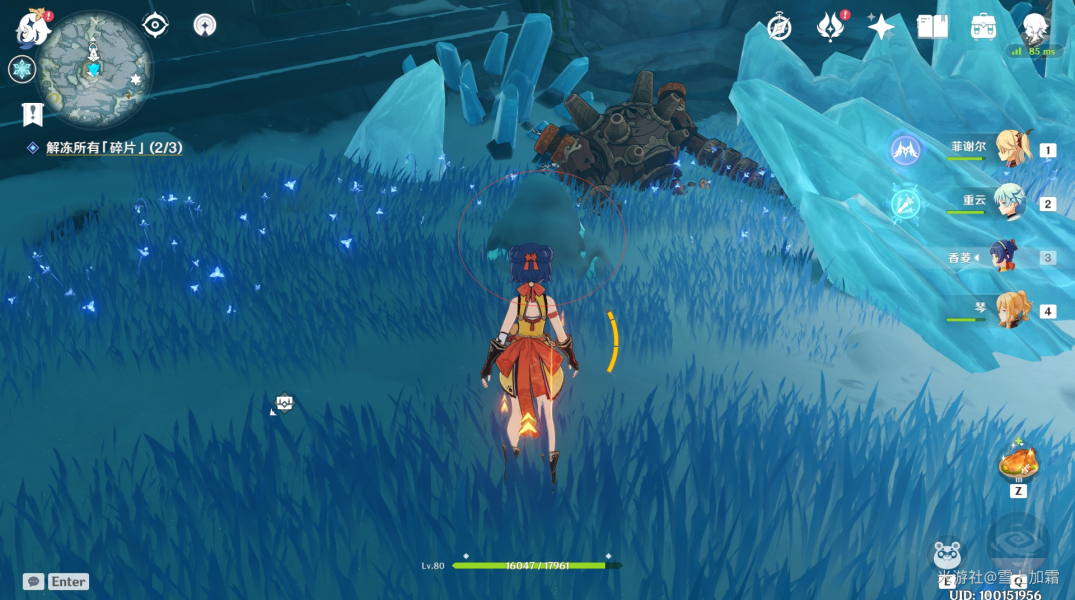Click the round beacon icon beside the eye icon

coord(205,25)
